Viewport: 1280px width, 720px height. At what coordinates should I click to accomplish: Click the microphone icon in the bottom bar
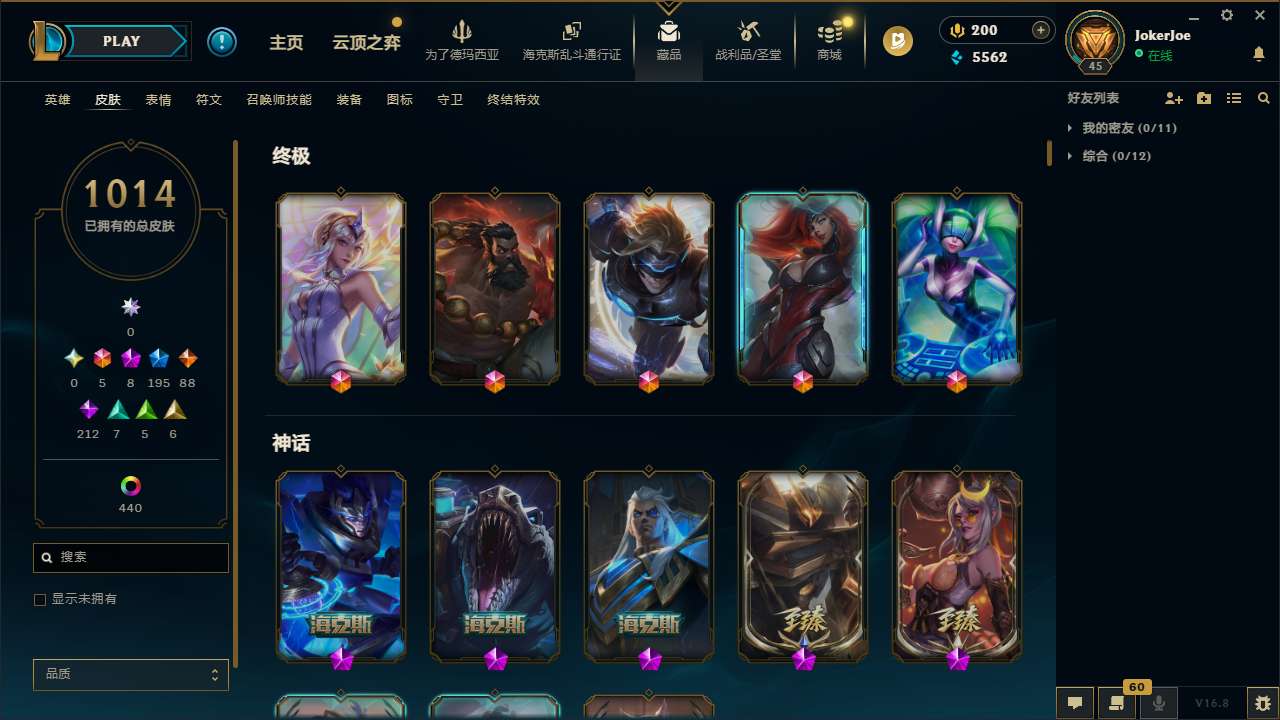pyautogui.click(x=1158, y=702)
